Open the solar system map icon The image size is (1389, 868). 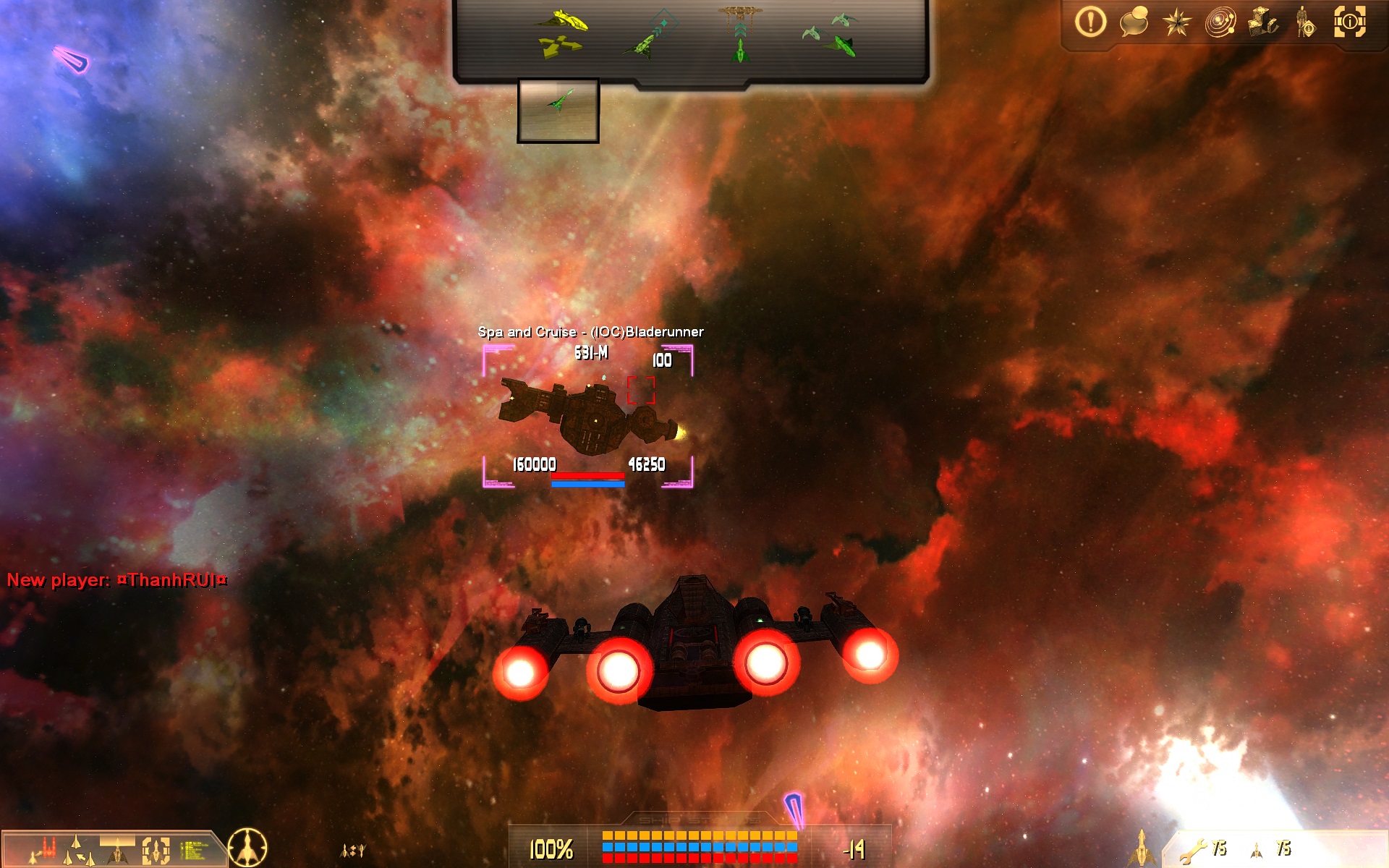pyautogui.click(x=1220, y=23)
